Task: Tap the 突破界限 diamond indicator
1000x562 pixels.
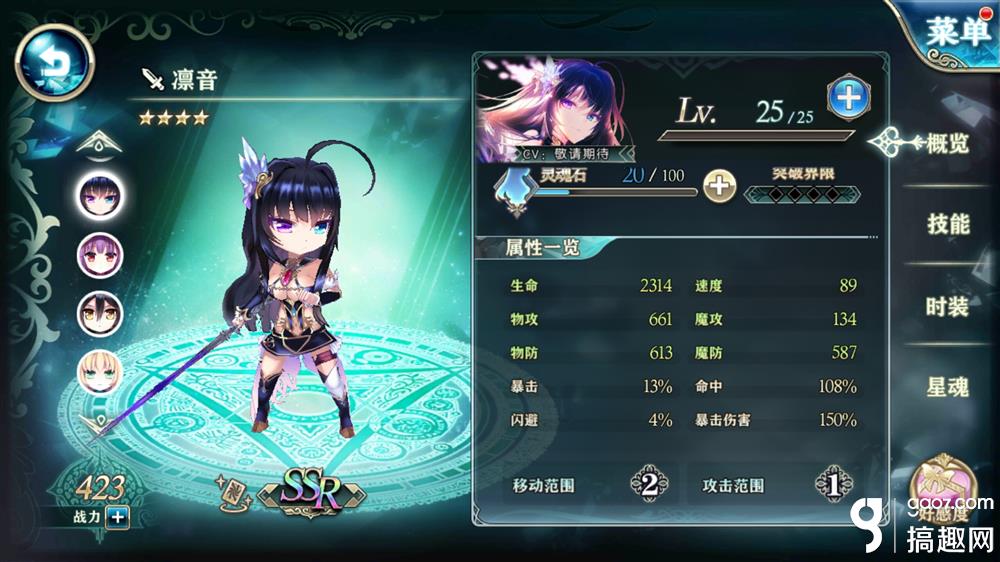Action: point(789,191)
